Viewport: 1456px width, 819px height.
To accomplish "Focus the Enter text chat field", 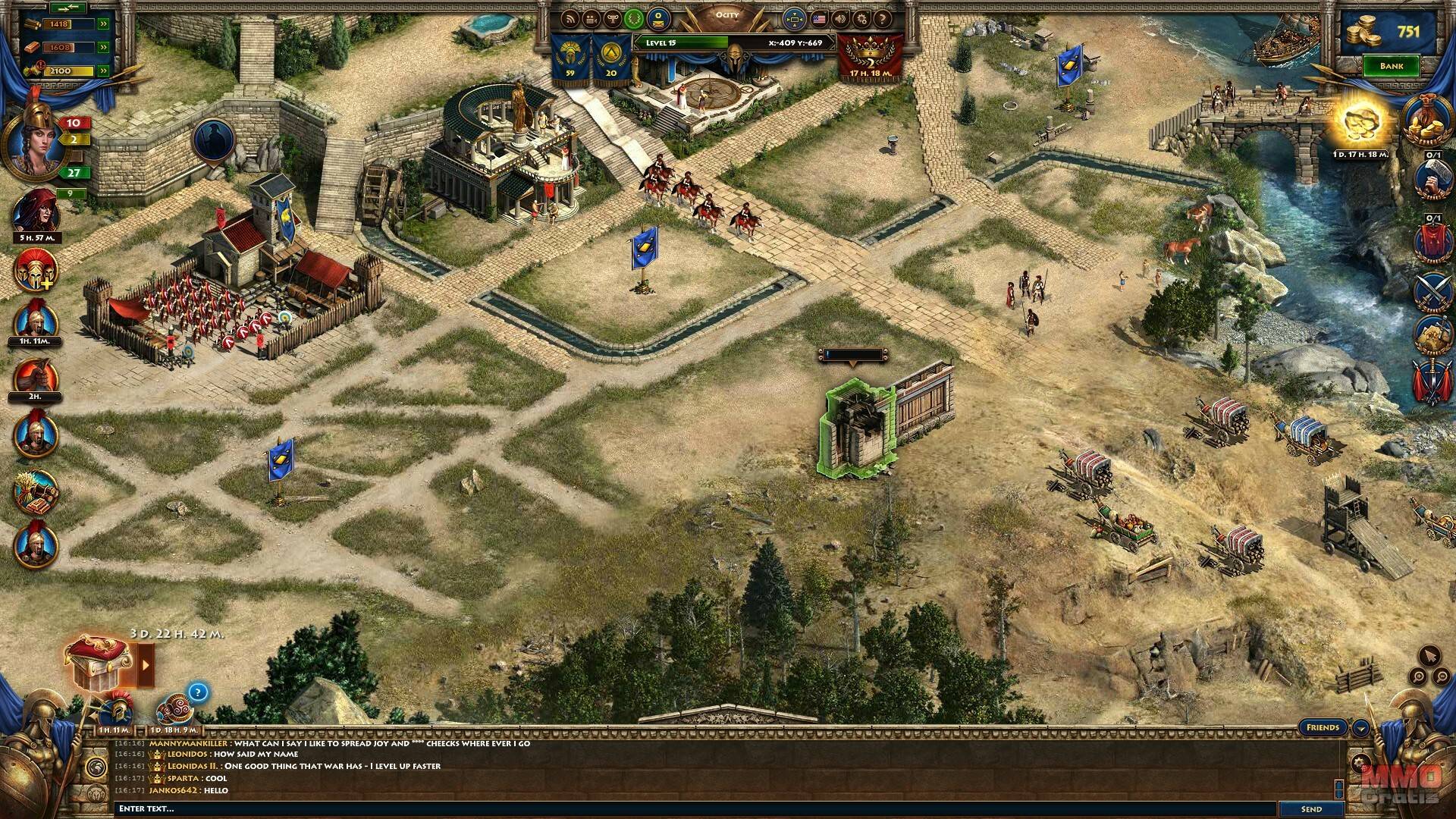I will point(682,809).
